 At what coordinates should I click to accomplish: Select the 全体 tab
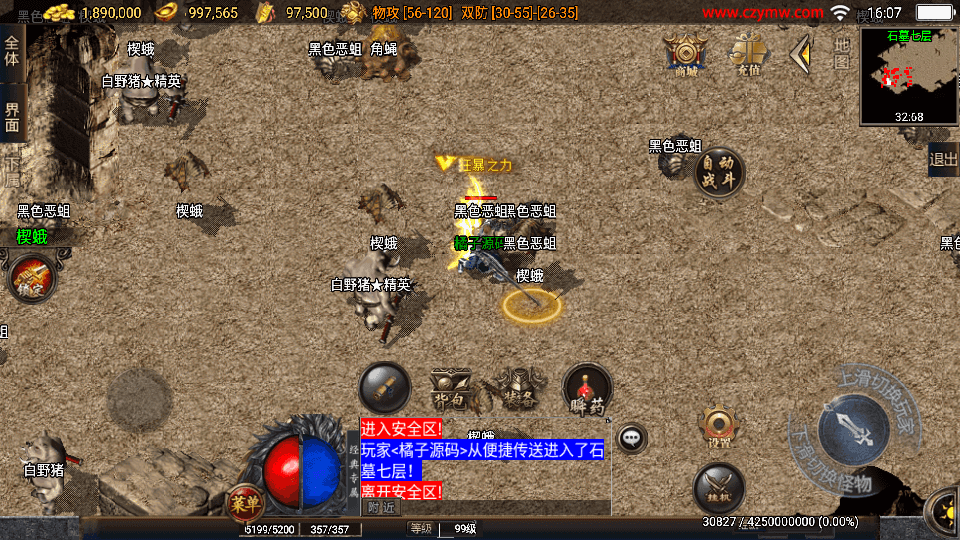click(12, 52)
